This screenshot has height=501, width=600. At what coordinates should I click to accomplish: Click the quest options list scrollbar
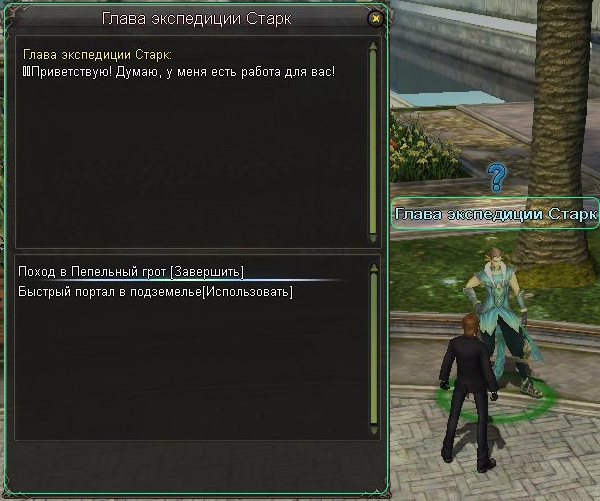tap(373, 347)
